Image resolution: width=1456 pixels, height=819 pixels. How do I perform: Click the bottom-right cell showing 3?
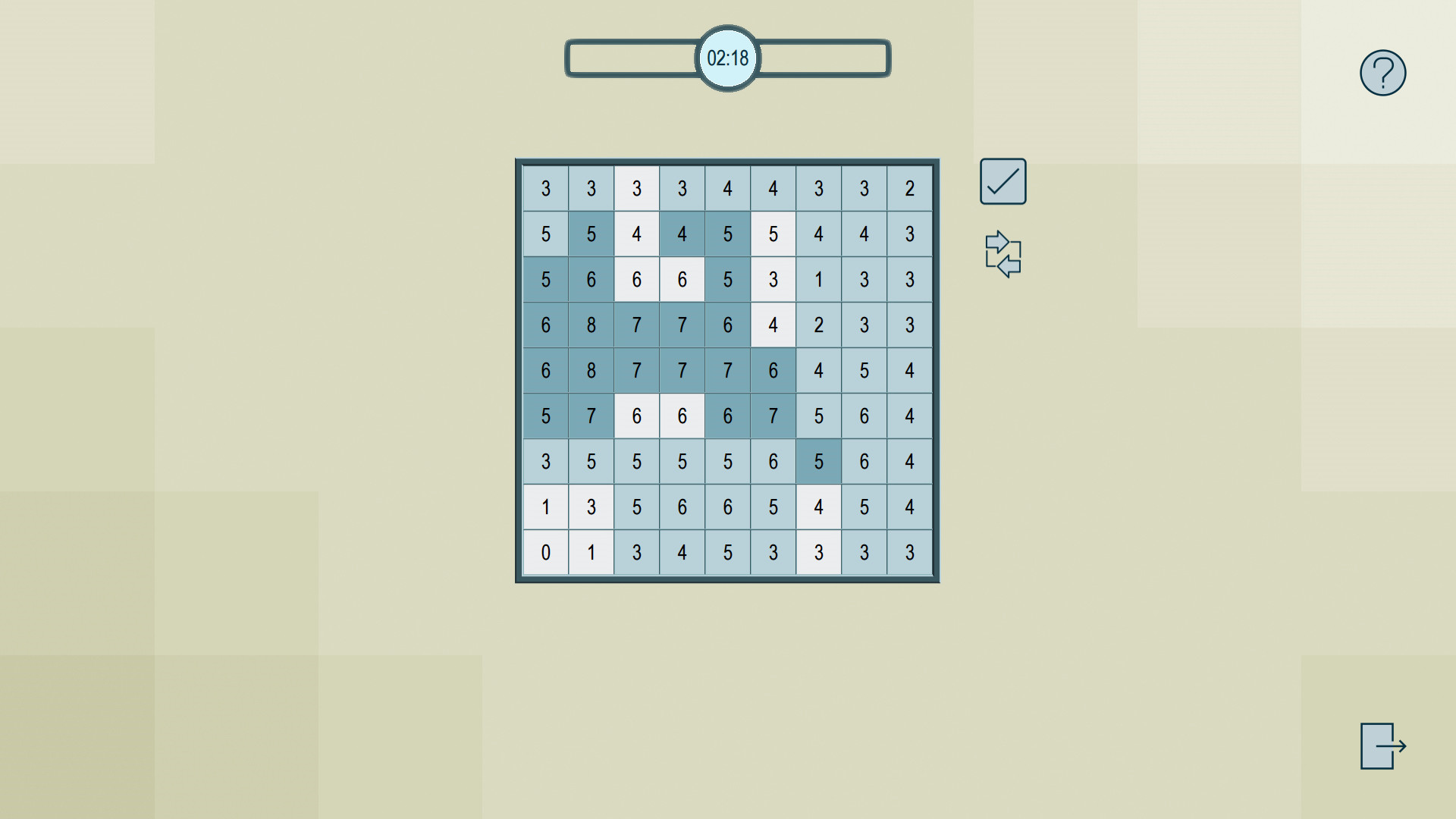[x=909, y=553]
